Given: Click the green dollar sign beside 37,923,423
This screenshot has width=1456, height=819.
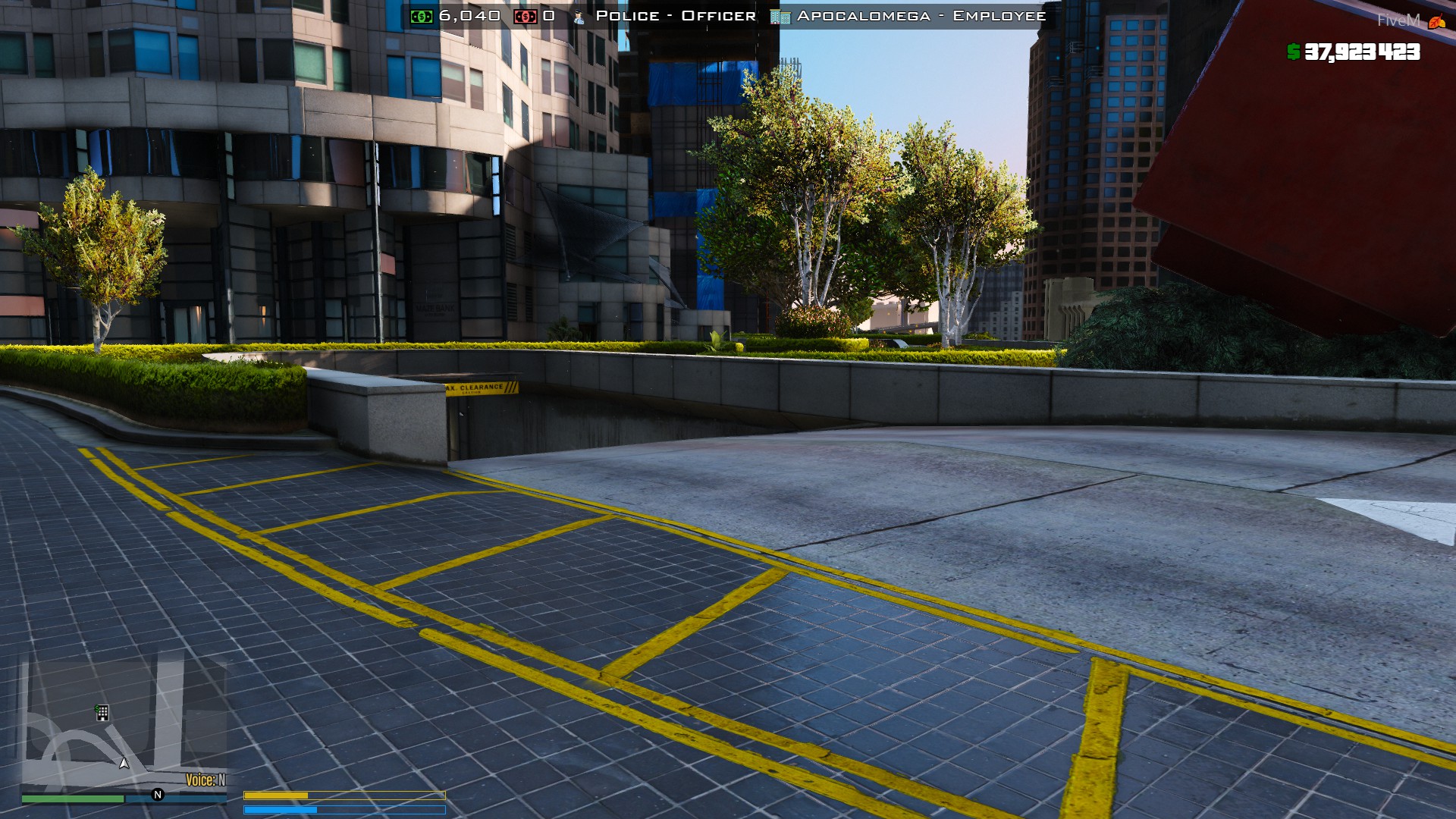Looking at the screenshot, I should [x=1291, y=53].
